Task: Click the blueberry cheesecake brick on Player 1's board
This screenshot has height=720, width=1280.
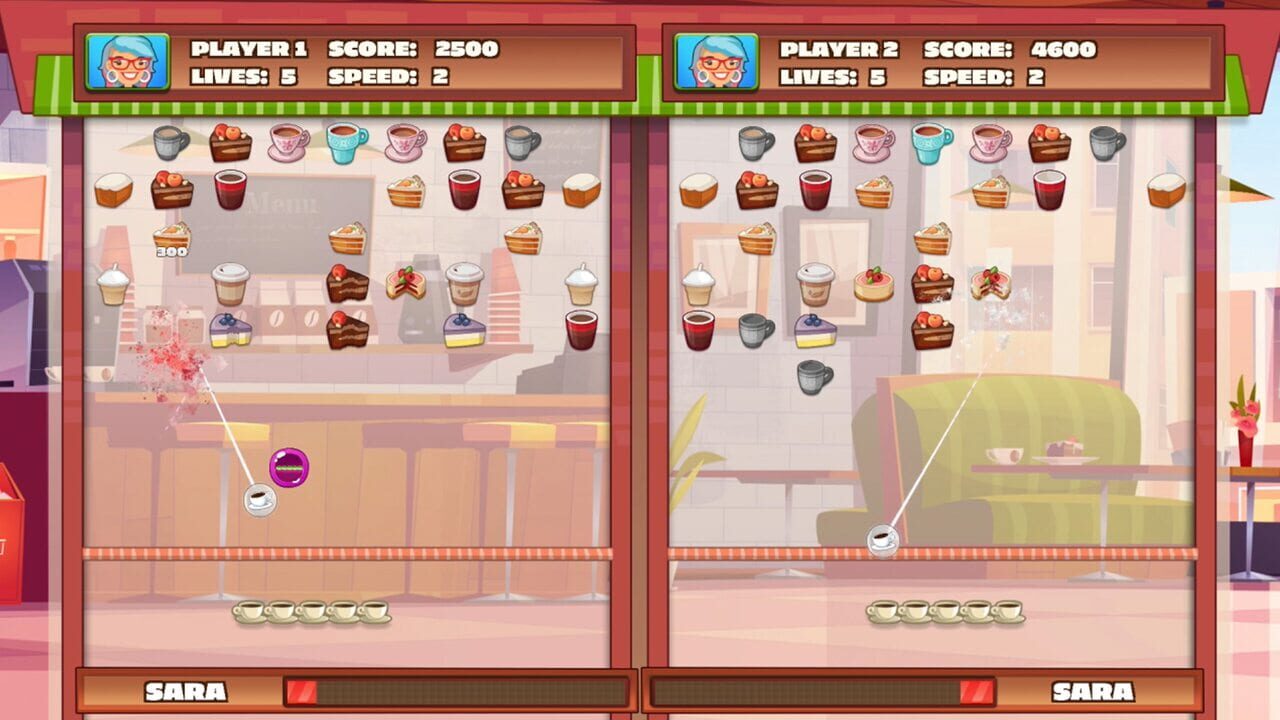Action: [x=232, y=329]
